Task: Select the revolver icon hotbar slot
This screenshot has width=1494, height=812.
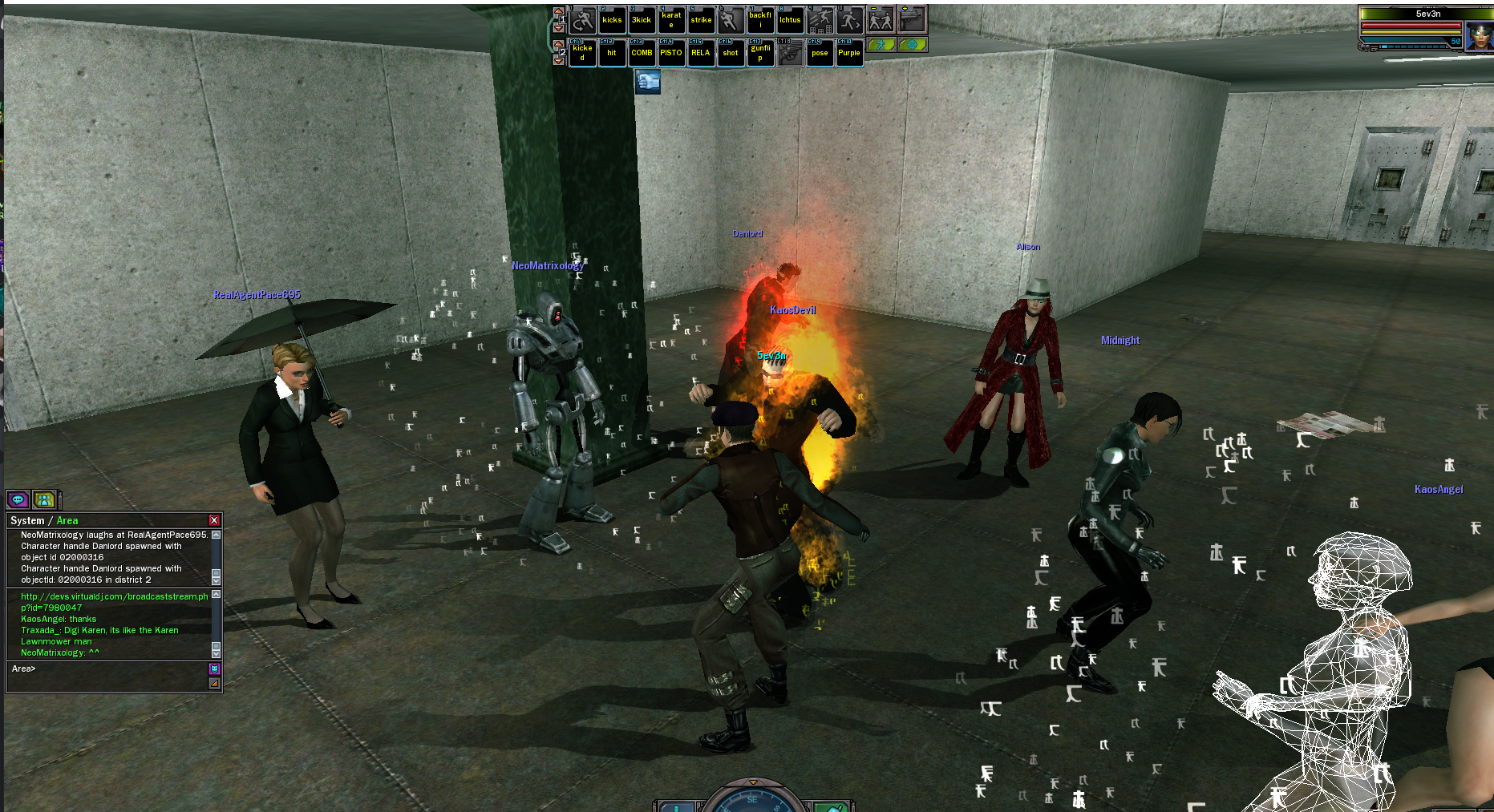Action: coord(790,53)
